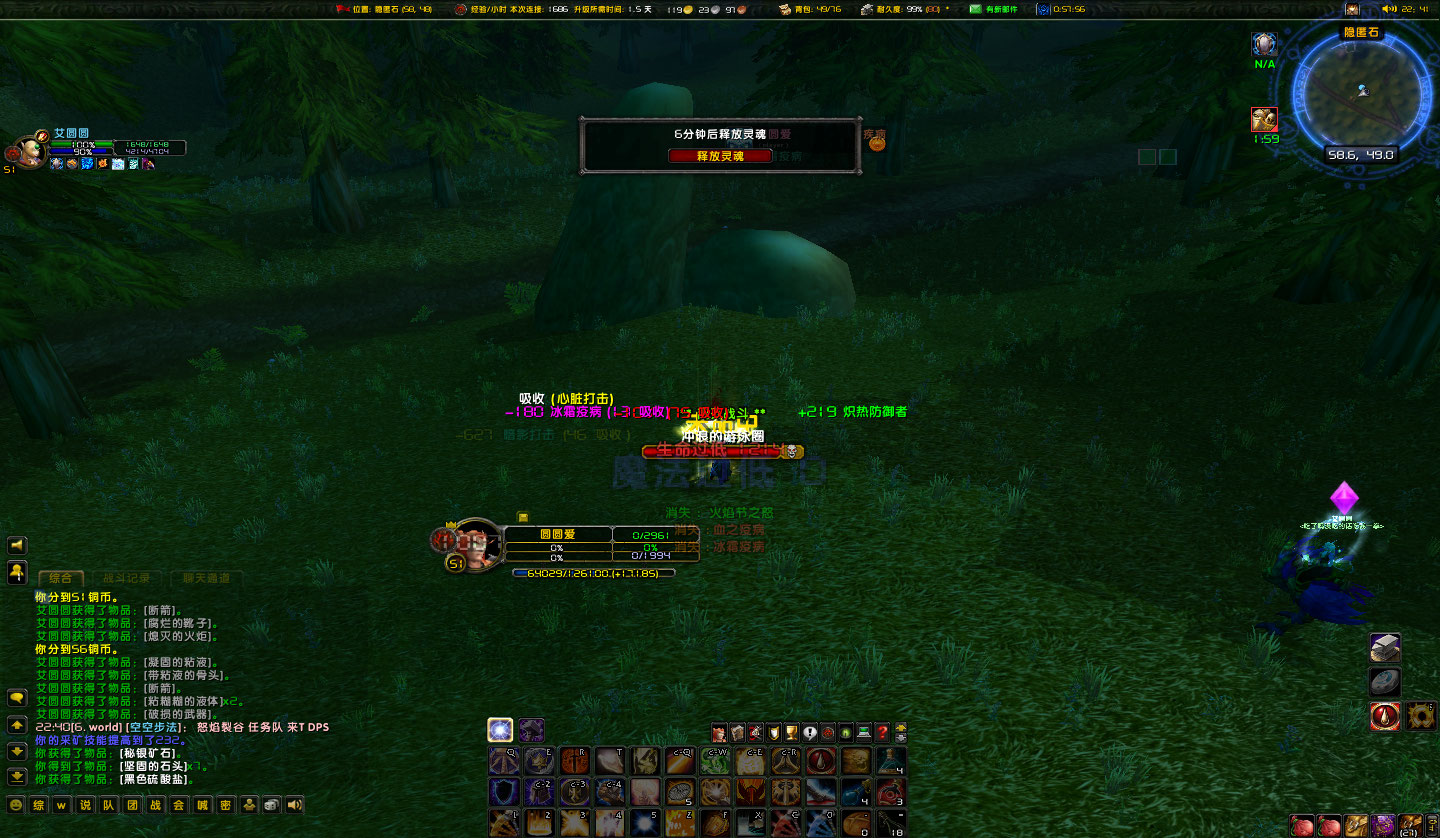Open the spellbook icon above the action bar

click(738, 731)
